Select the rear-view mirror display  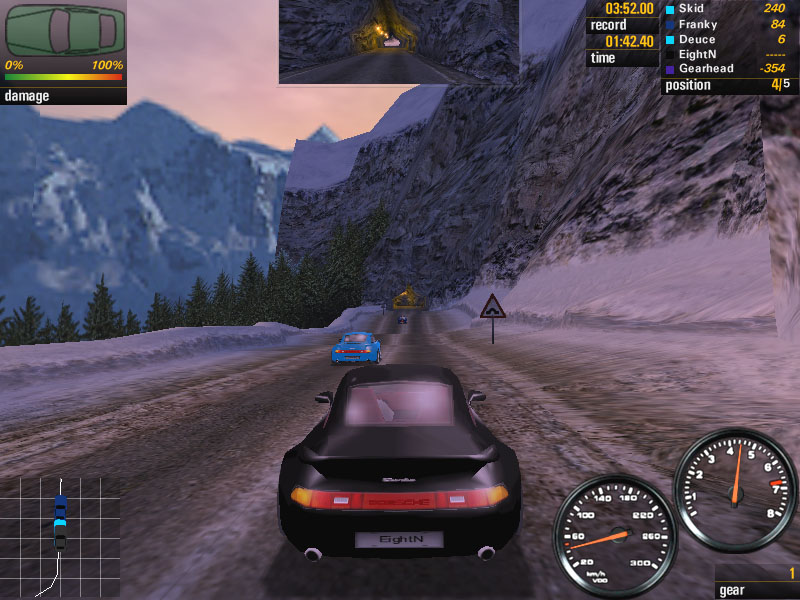pos(398,41)
